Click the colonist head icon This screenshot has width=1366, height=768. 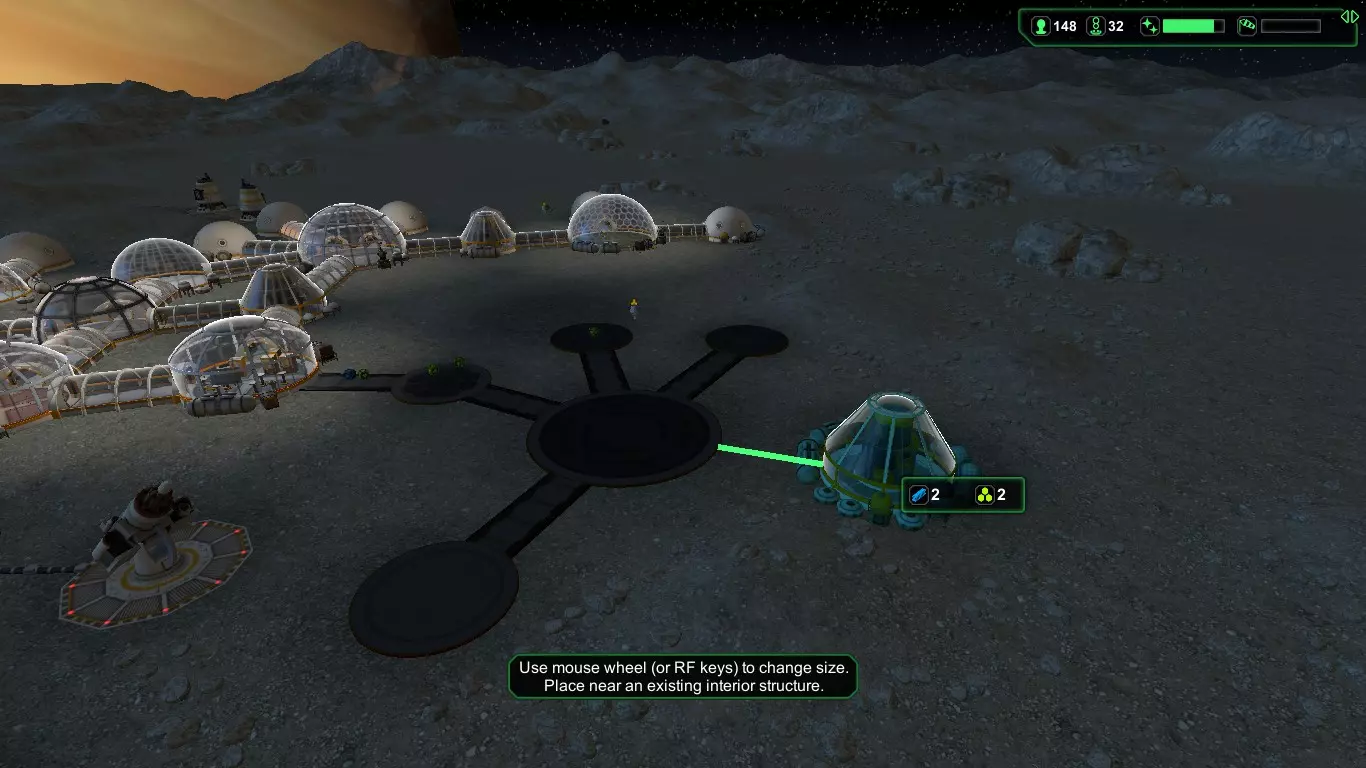(x=1041, y=27)
